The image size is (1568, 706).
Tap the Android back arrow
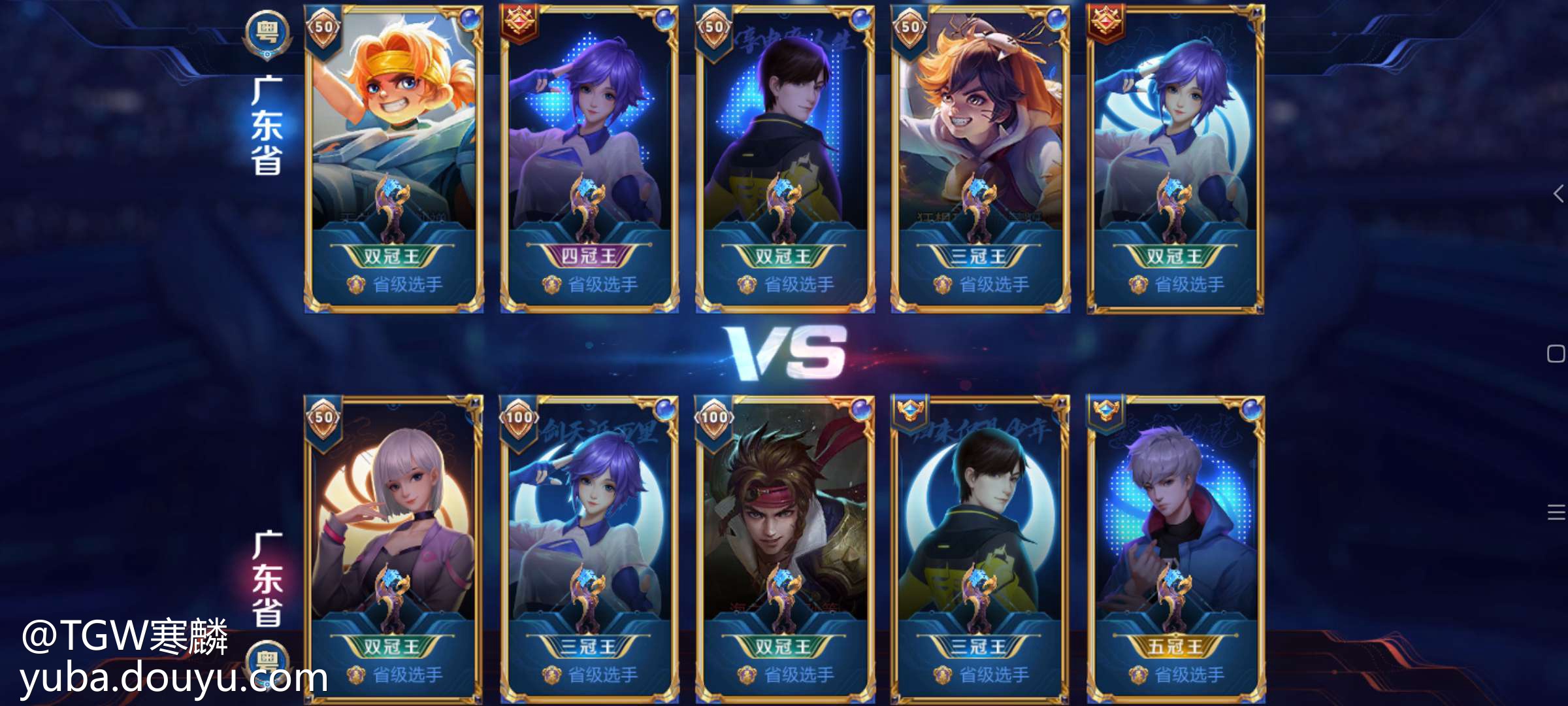click(x=1558, y=193)
